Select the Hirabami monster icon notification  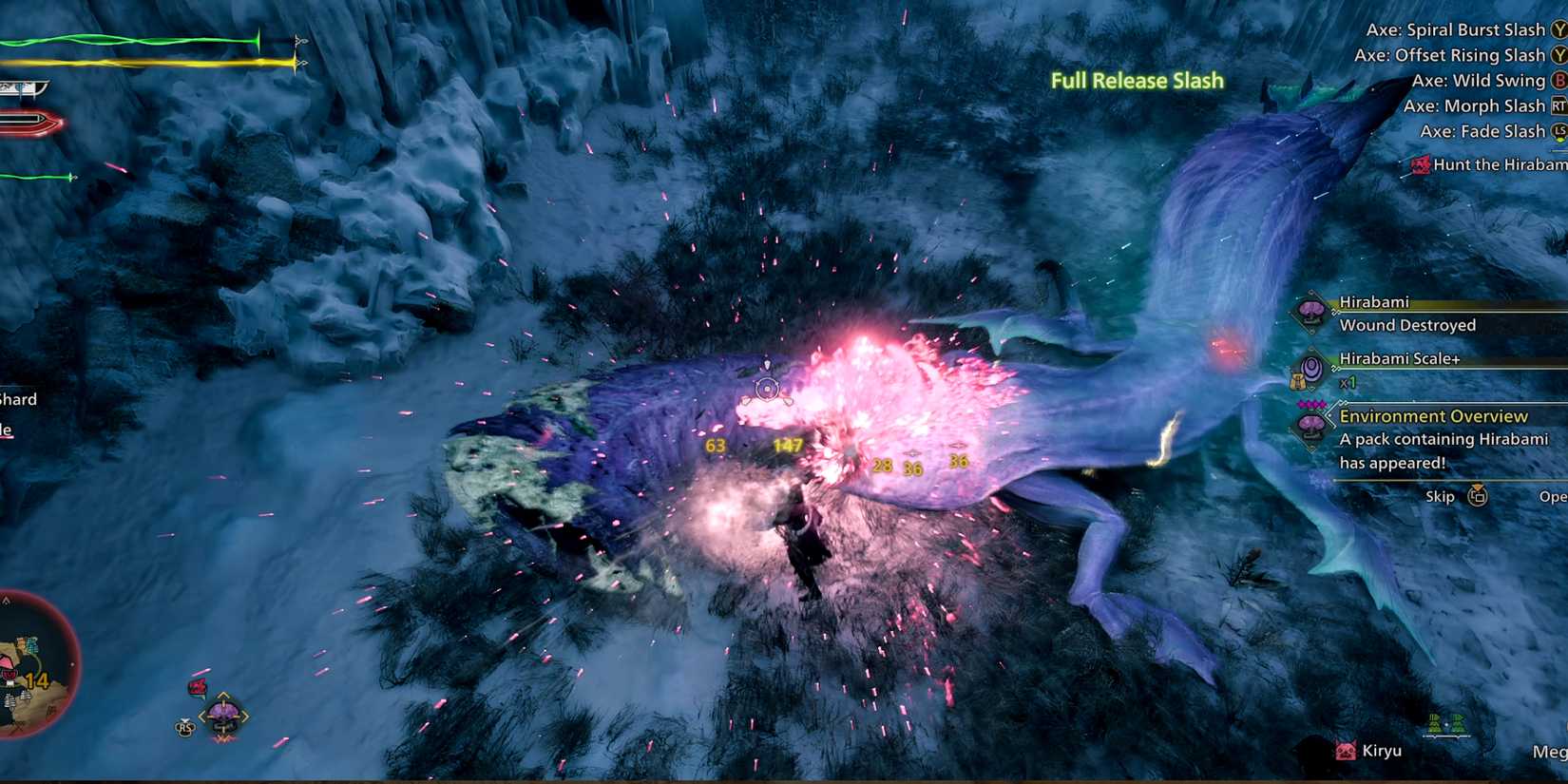point(1312,312)
